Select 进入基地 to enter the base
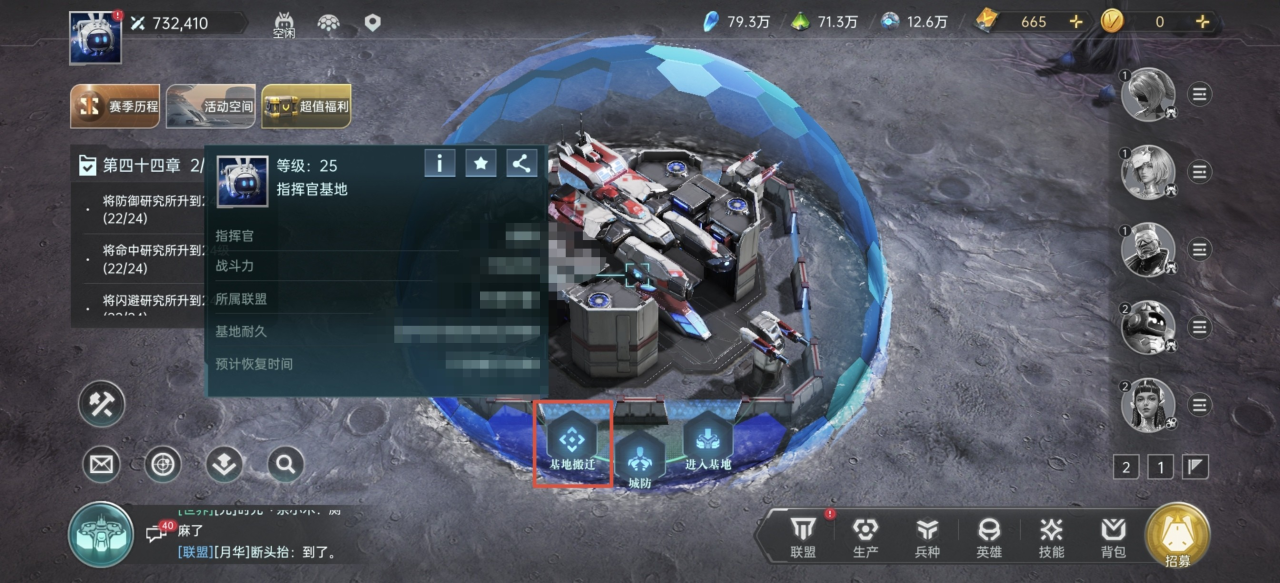Image resolution: width=1280 pixels, height=583 pixels. tap(708, 441)
